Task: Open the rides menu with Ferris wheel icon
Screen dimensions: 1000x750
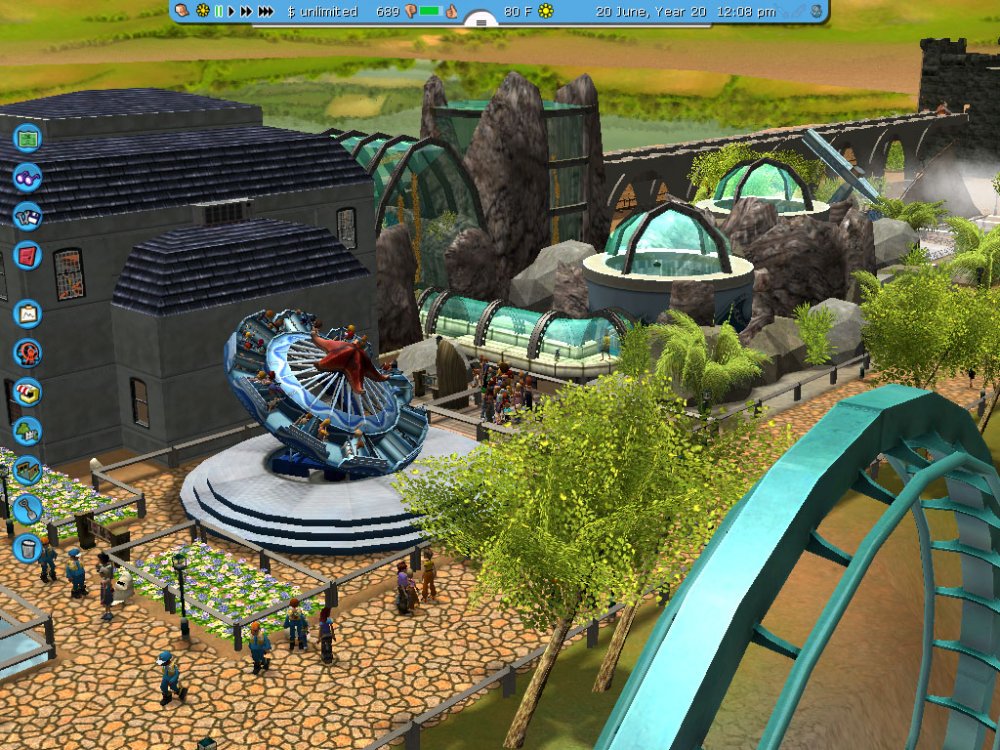Action: coord(27,352)
